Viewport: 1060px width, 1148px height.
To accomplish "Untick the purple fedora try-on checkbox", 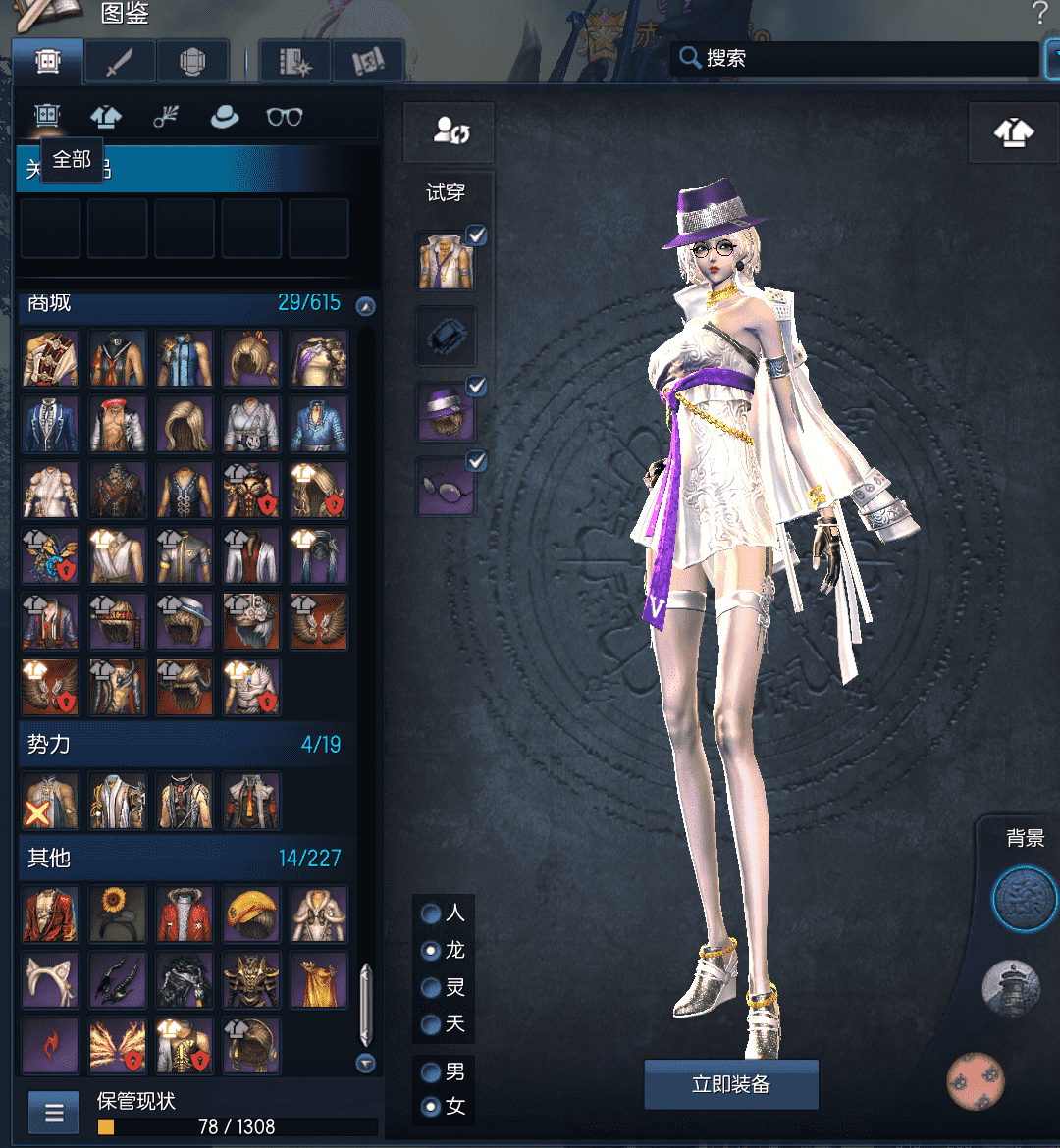I will tap(476, 387).
